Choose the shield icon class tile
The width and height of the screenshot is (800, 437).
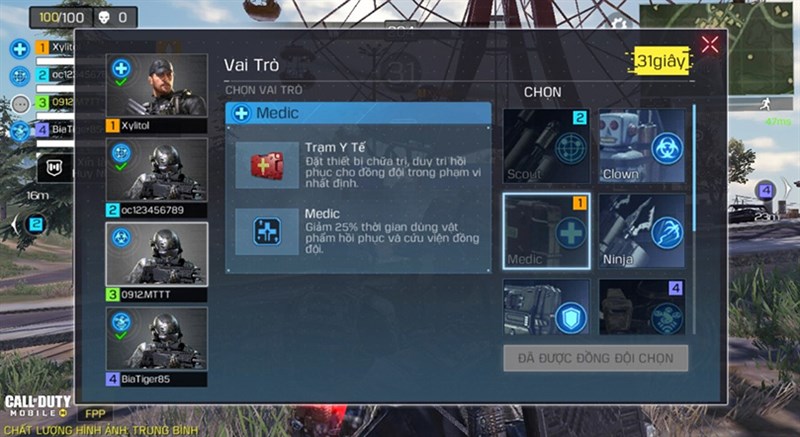(545, 308)
